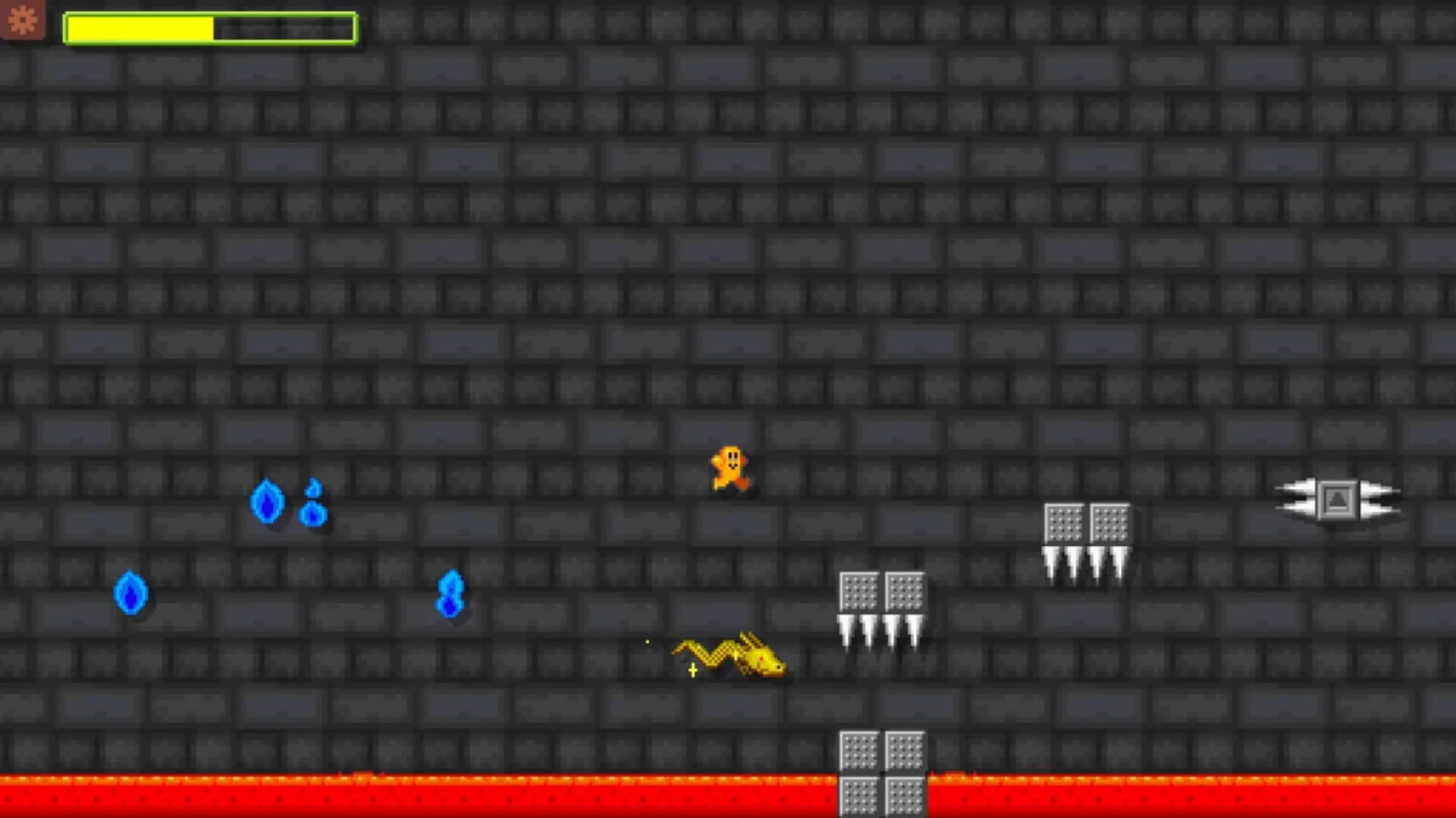Viewport: 1456px width, 818px height.
Task: Select the orange ghost player character
Action: tap(729, 469)
